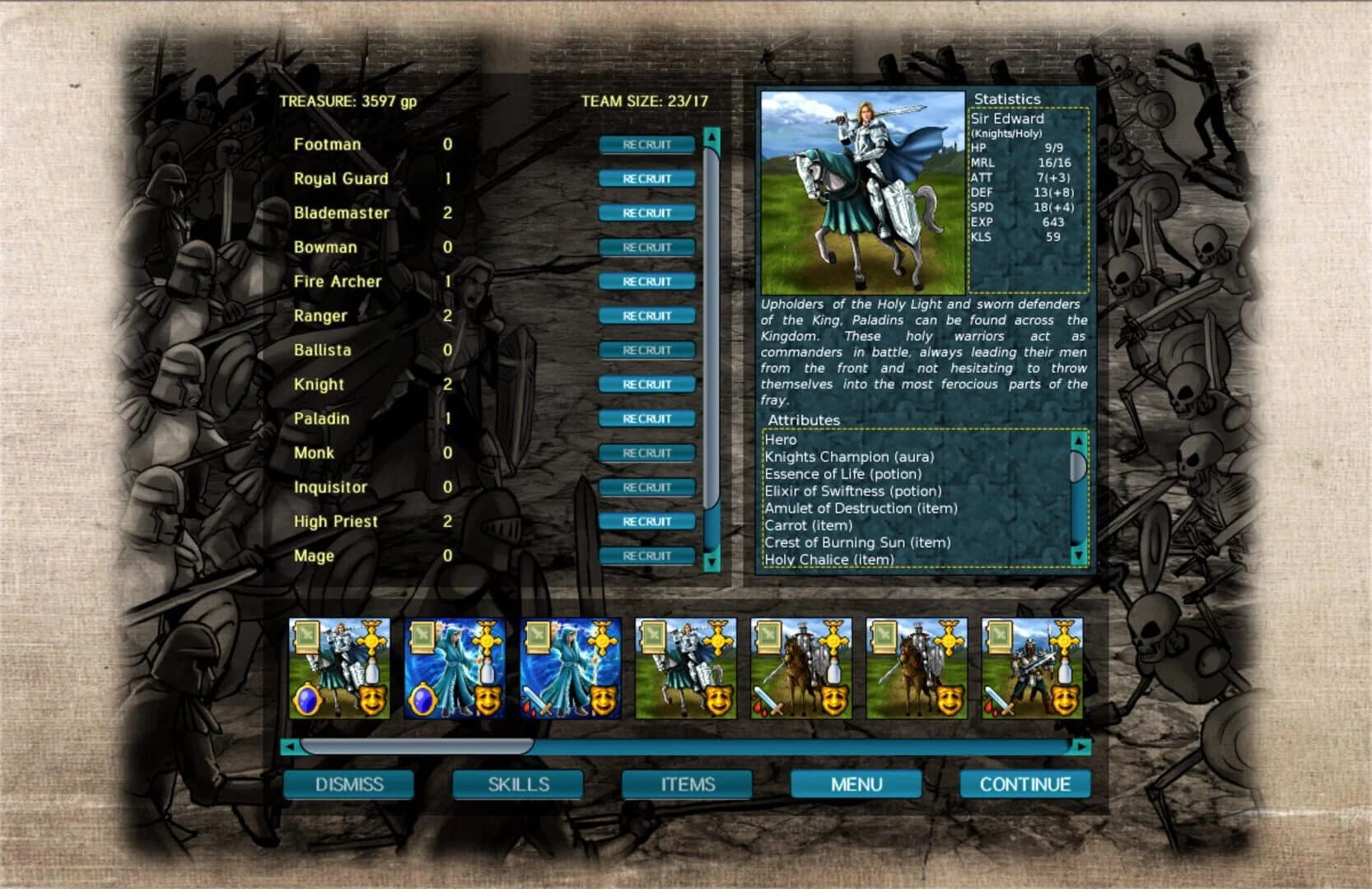
Task: Select the 'Knights Champion (aura)' attribute
Action: pyautogui.click(x=848, y=457)
